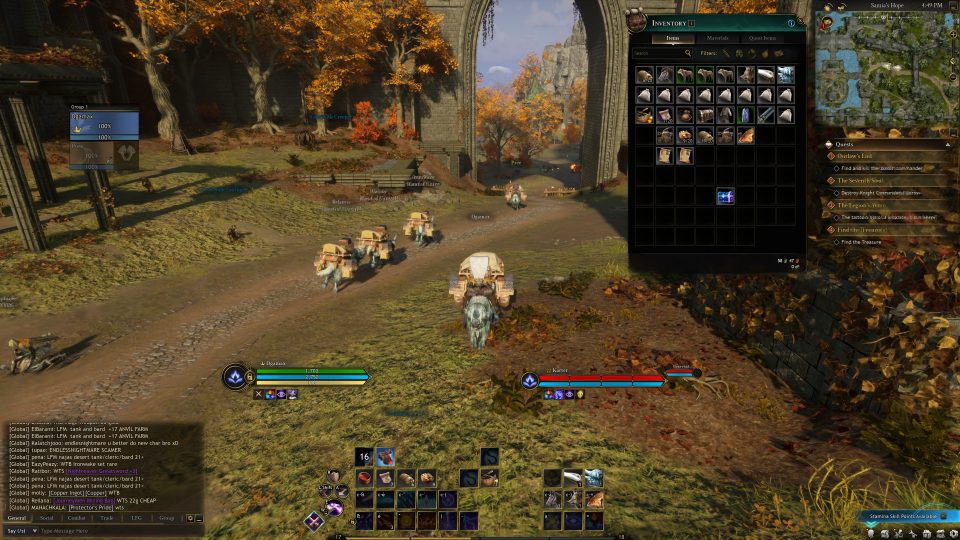
Task: Open the Quest Items inventory tab
Action: [765, 37]
